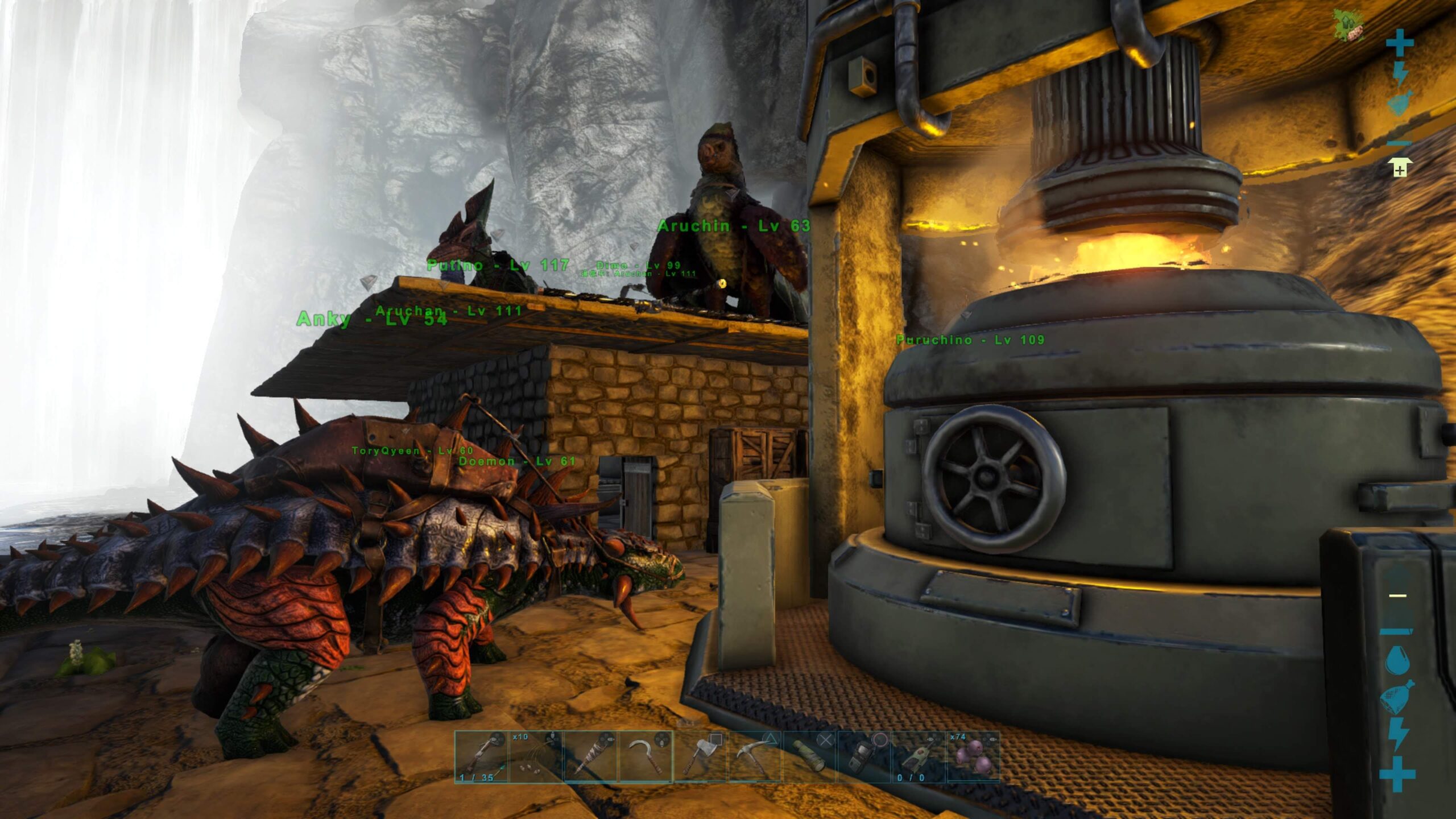Select the purple berries stack x74
The image size is (1456, 819).
coord(973,756)
